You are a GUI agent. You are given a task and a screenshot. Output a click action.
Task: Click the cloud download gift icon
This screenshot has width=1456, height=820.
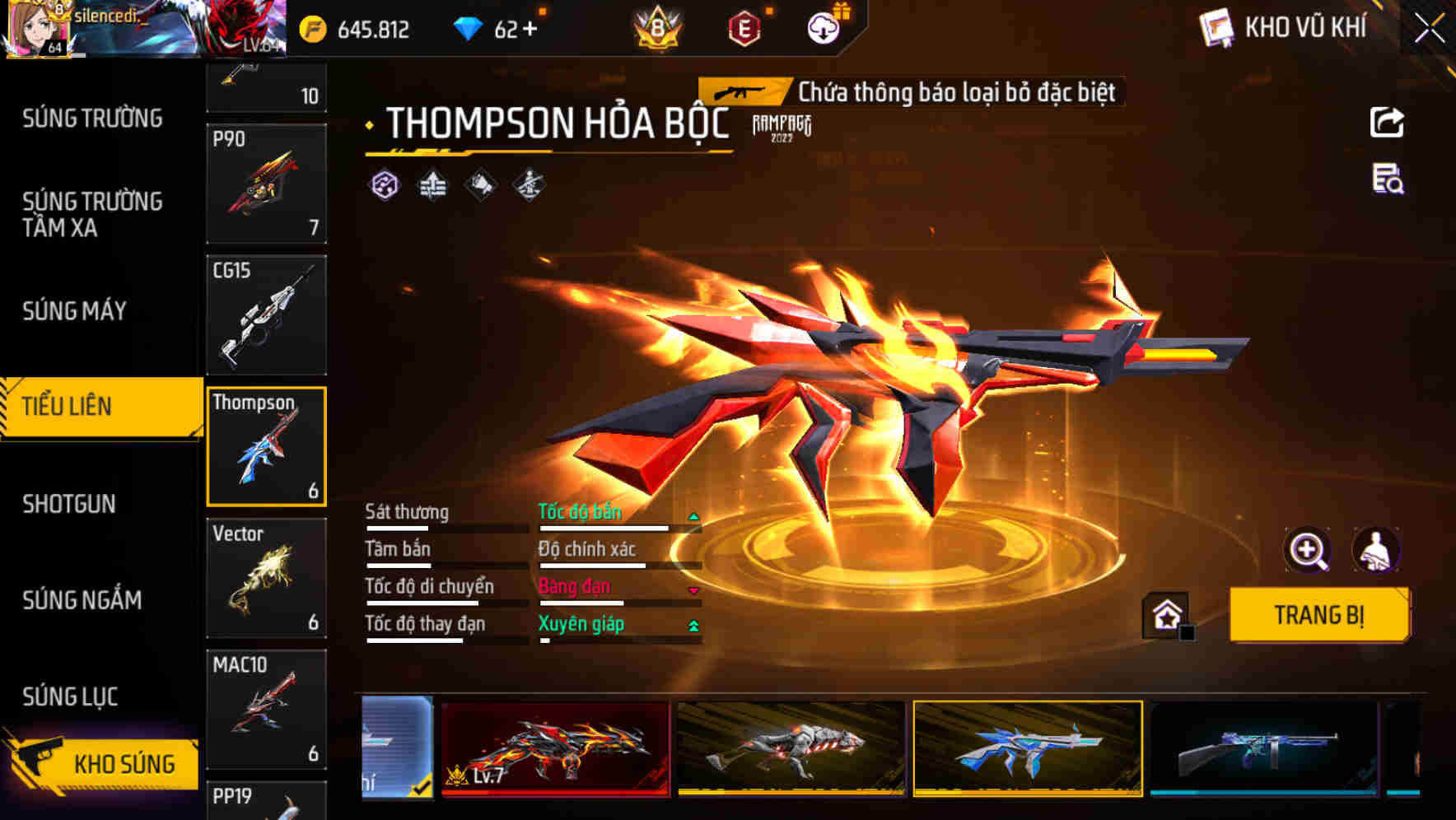tap(823, 27)
